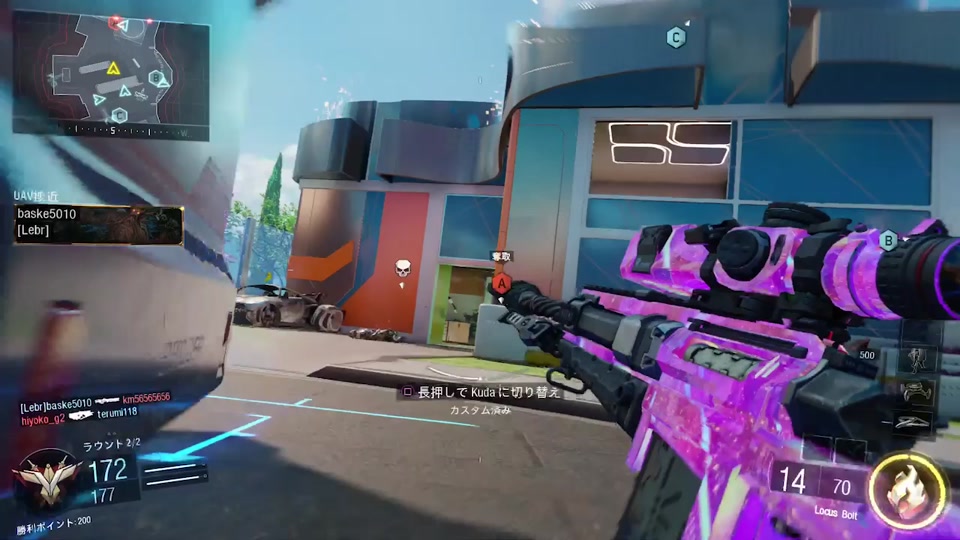Select the top scorestreak icon costing 500
Image resolution: width=960 pixels, height=540 pixels.
point(919,357)
